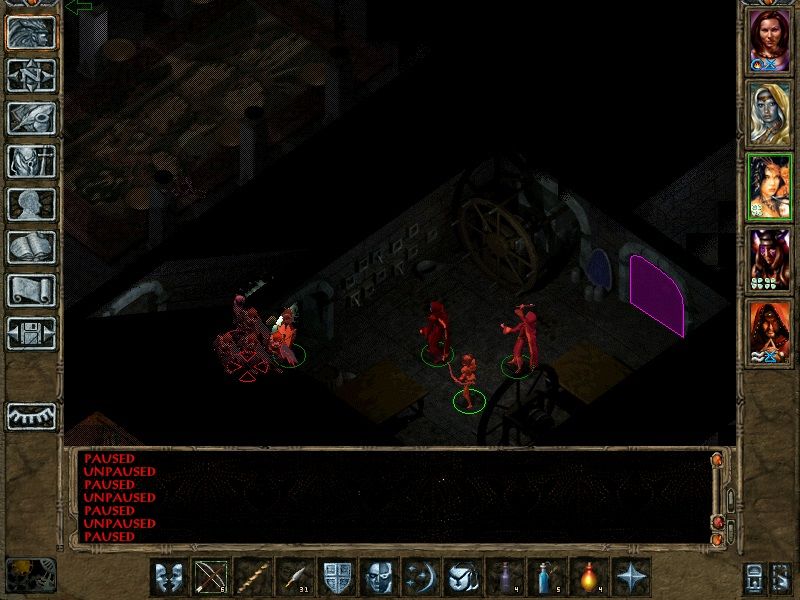Click the closed eye rest button
The width and height of the screenshot is (800, 600).
[x=32, y=415]
